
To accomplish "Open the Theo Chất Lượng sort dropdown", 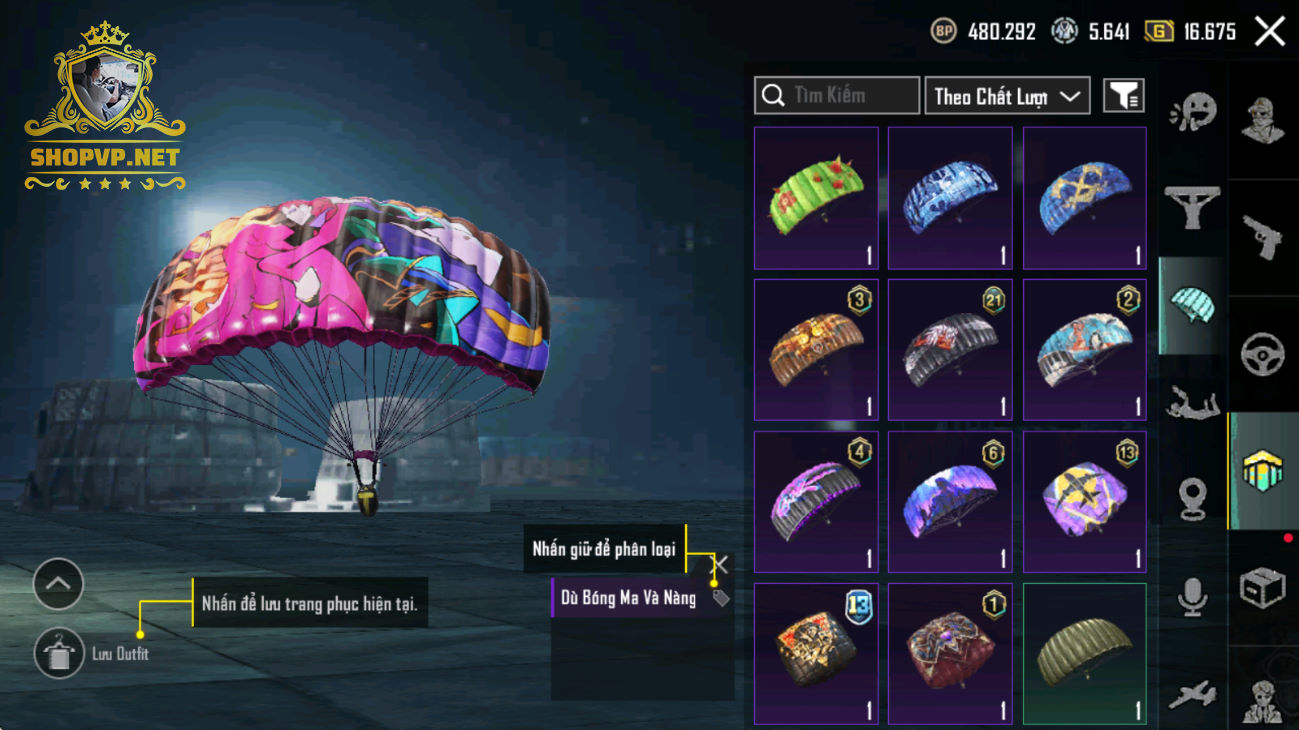I will tap(1006, 96).
